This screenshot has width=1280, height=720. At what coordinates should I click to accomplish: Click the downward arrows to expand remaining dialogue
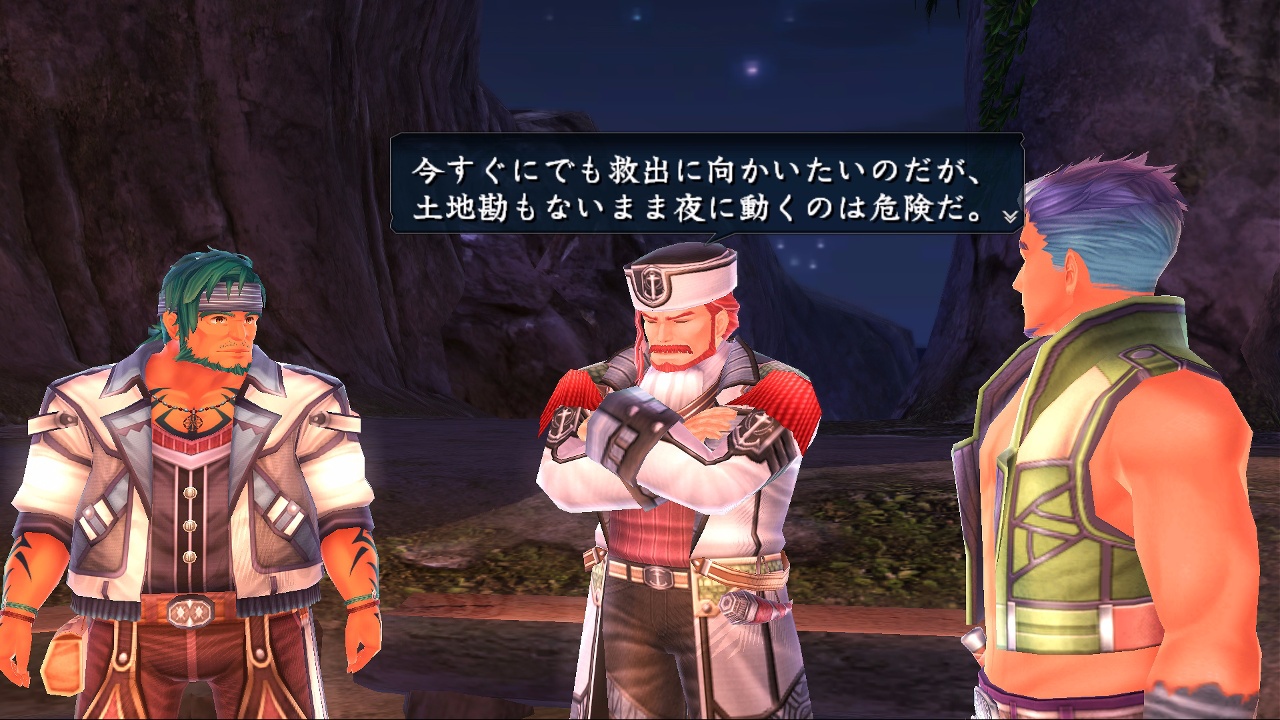coord(1008,217)
